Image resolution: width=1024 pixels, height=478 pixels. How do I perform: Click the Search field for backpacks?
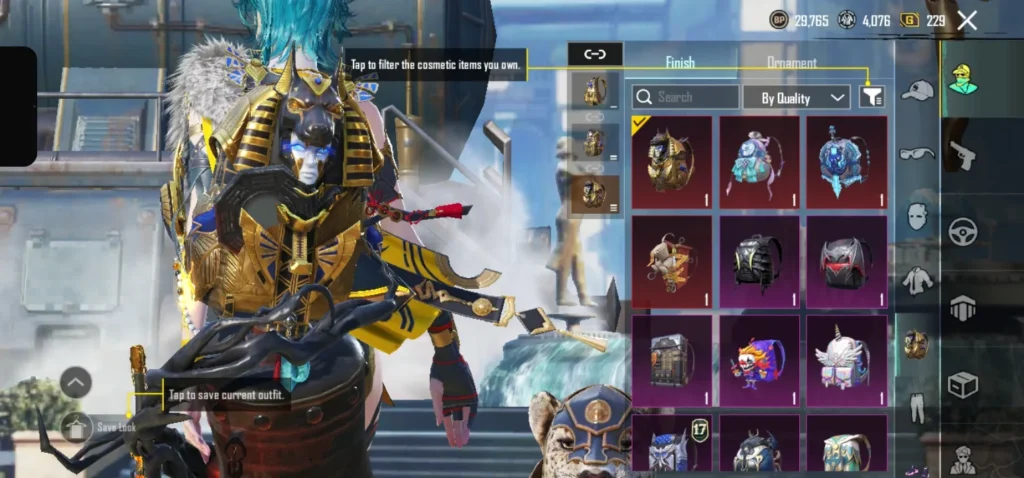coord(686,97)
